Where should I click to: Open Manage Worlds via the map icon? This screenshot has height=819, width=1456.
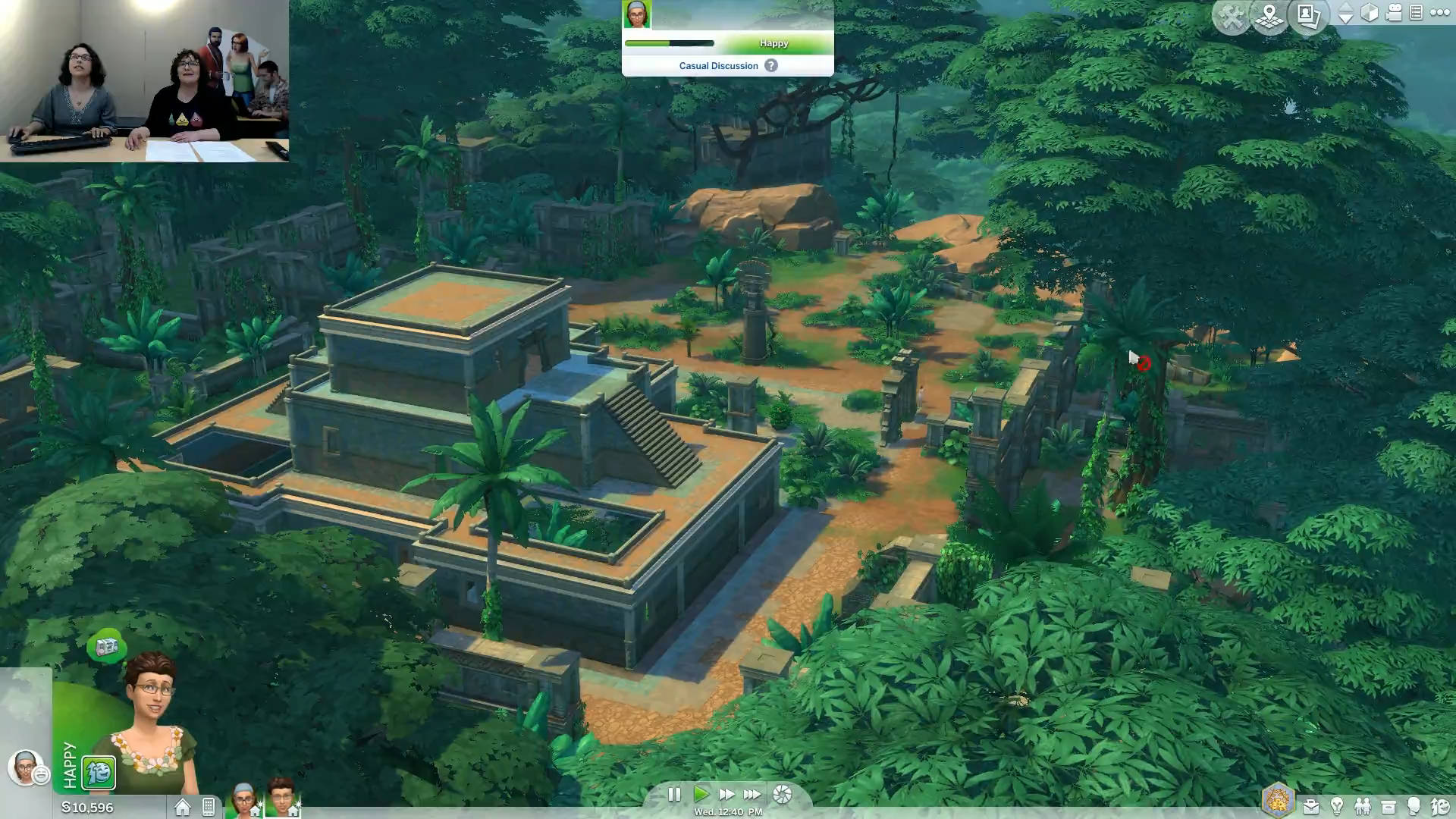point(1269,14)
